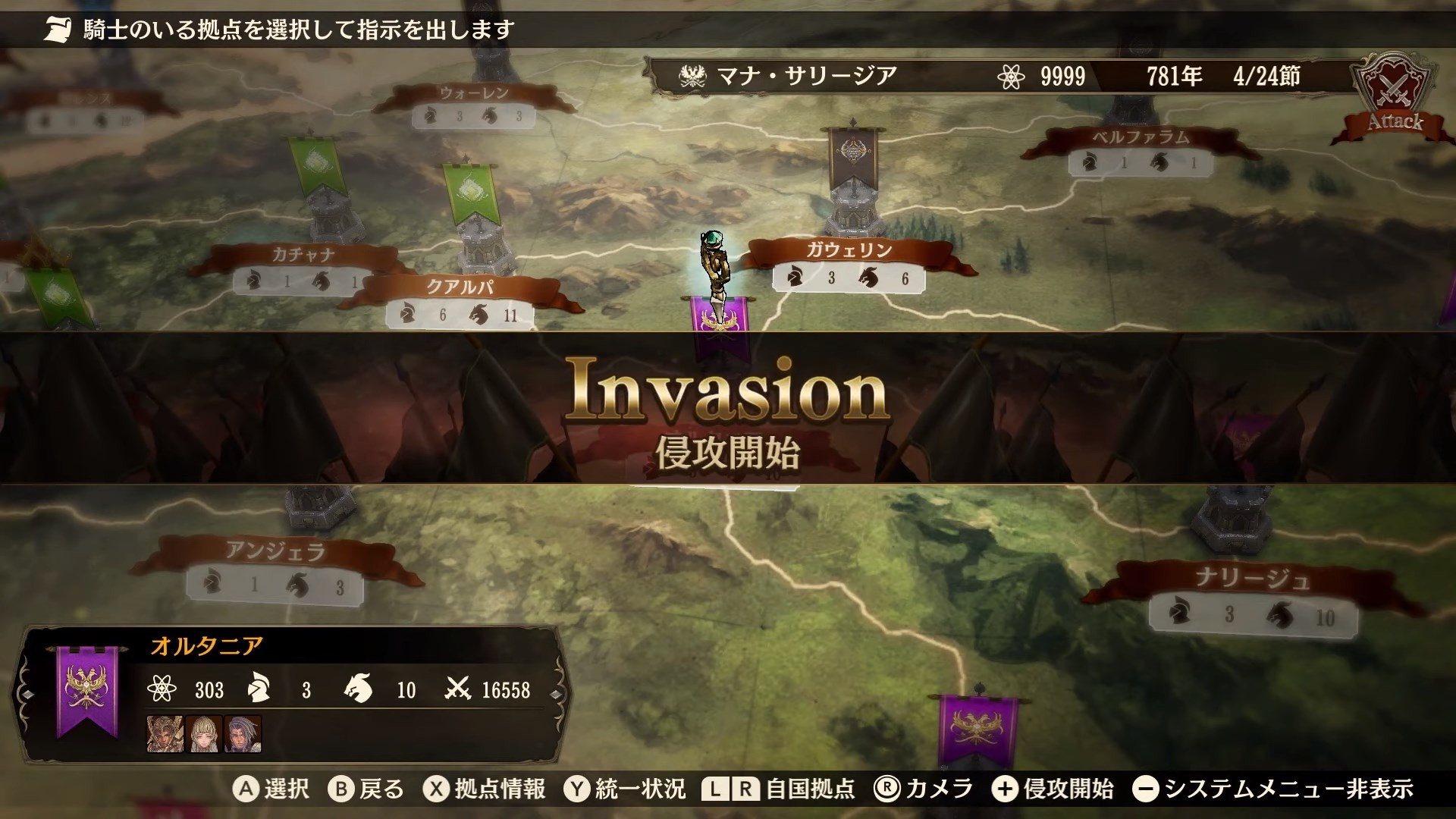Select the ナリージュ base label

point(1251,580)
